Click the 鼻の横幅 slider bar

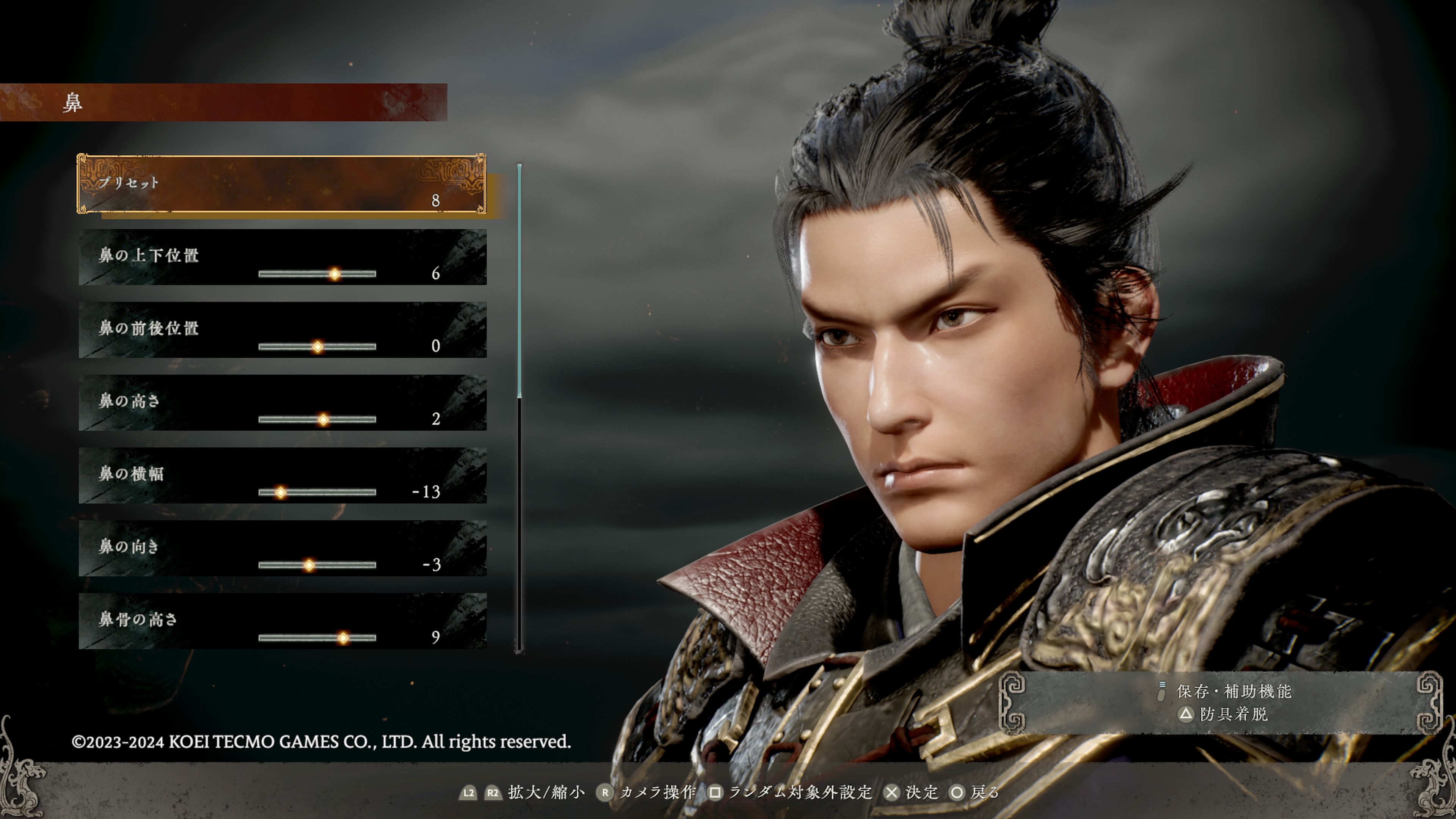[317, 492]
